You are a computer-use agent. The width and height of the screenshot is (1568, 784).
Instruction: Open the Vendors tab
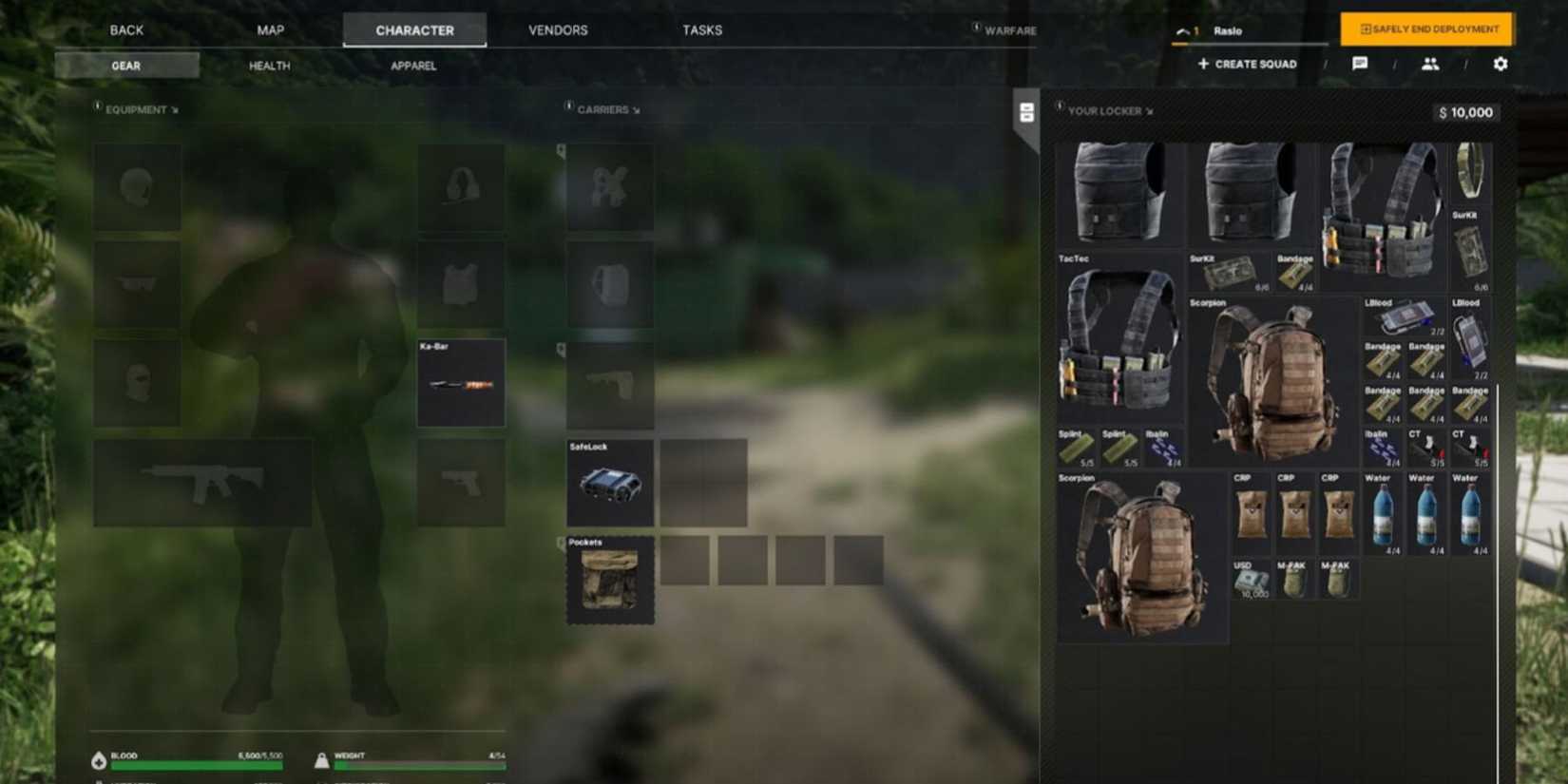(x=557, y=29)
